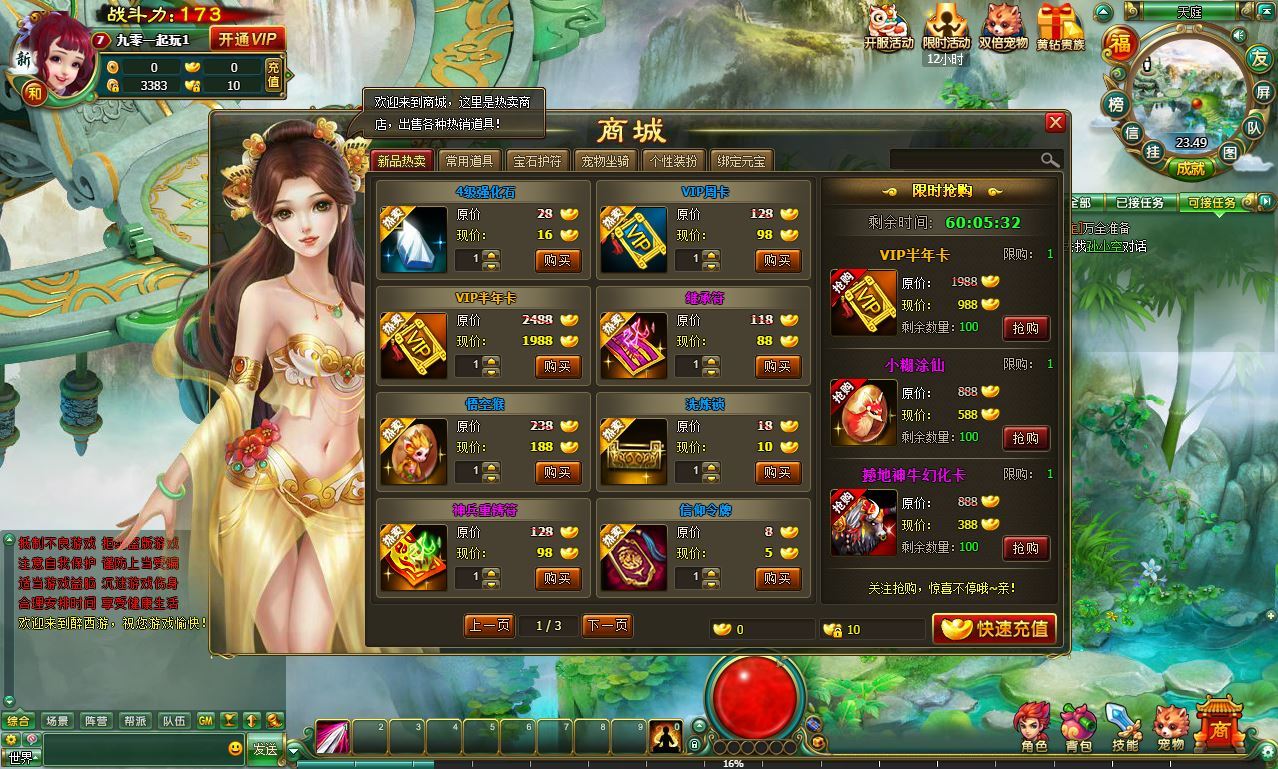Click the 快速充值 recharge button
This screenshot has width=1278, height=769.
[995, 628]
